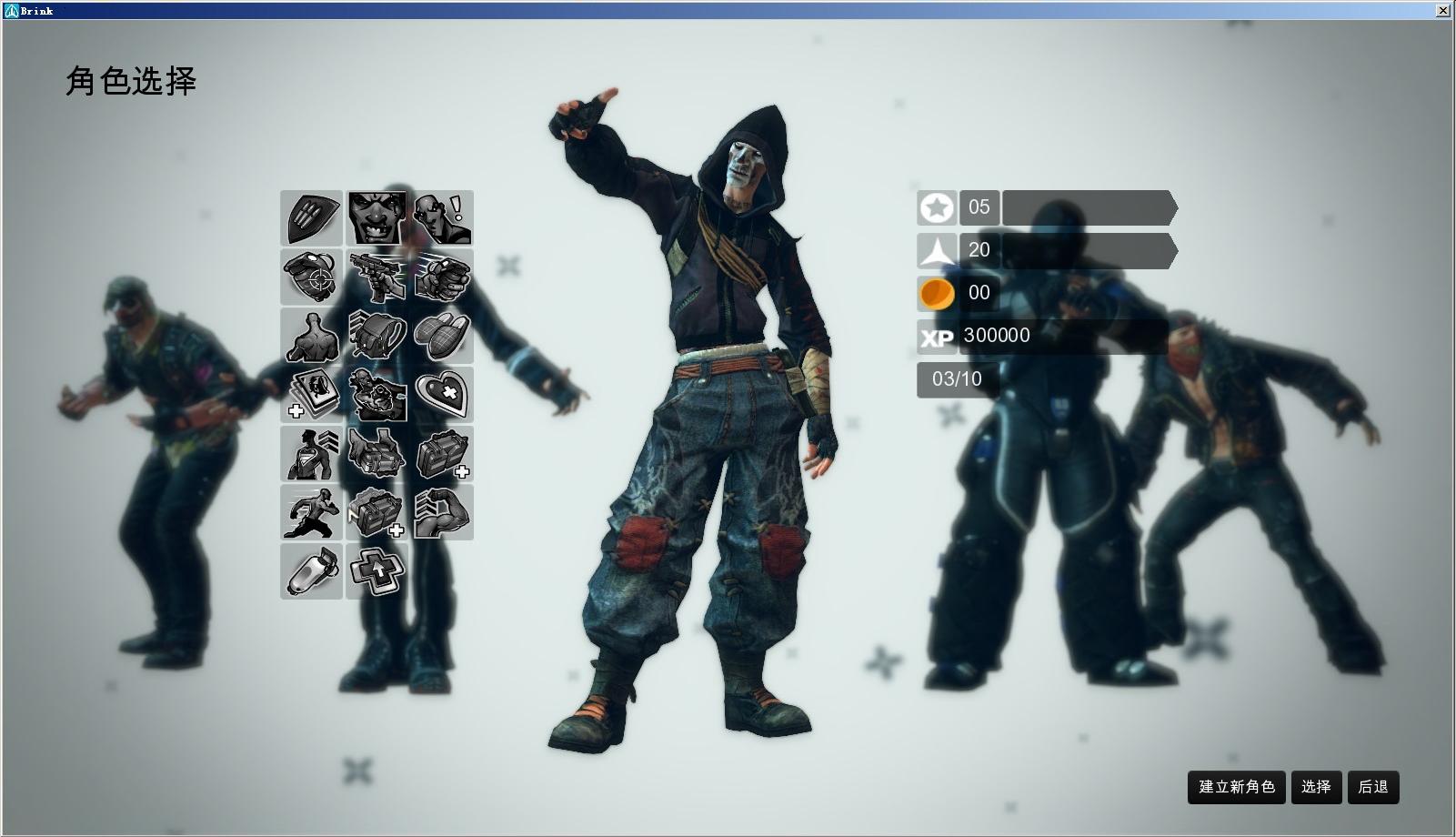The image size is (1456, 837).
Task: Click the heart with cross icon
Action: pos(443,395)
